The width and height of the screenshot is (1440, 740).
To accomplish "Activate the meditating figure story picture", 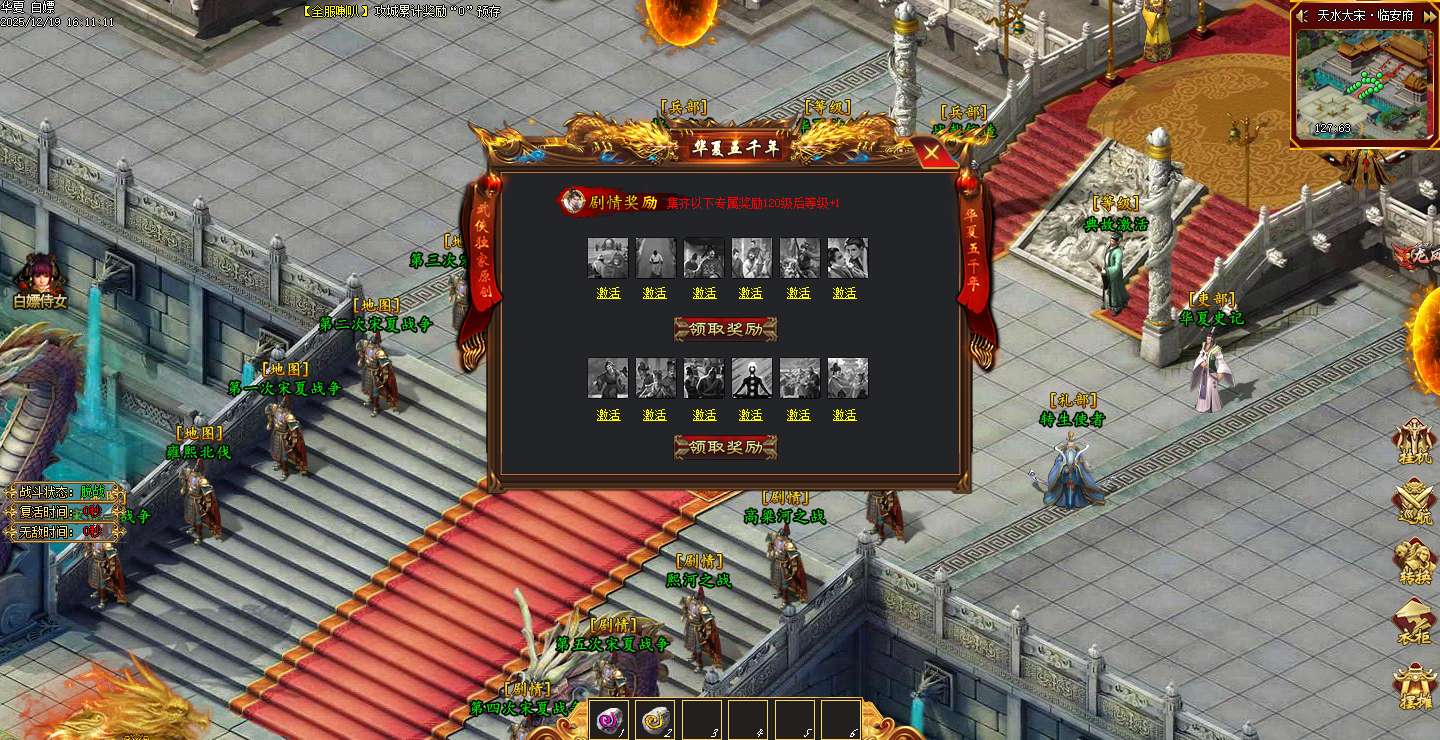I will pos(751,415).
